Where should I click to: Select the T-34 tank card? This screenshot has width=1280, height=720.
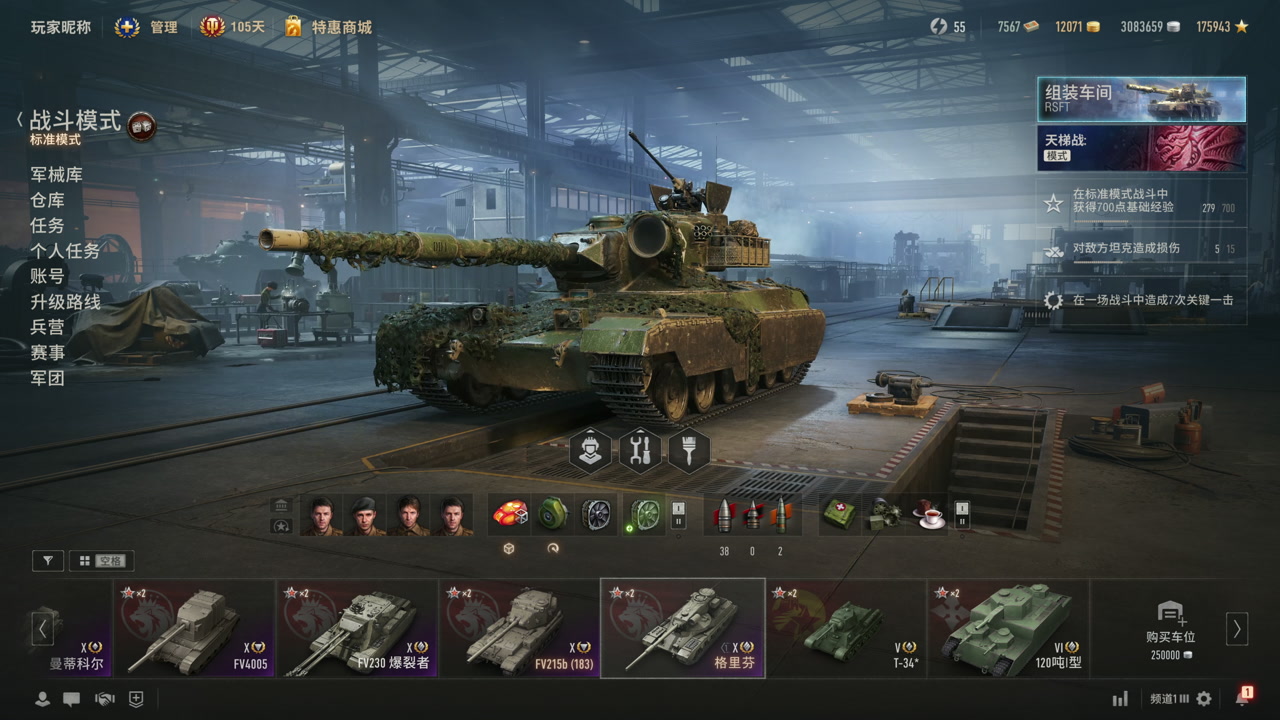(x=846, y=628)
